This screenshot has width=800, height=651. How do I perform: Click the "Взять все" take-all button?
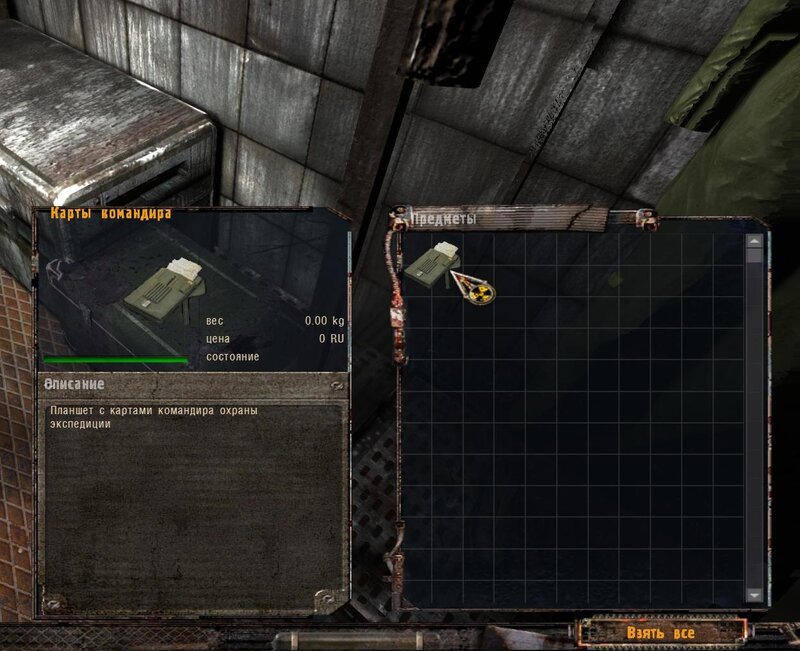pos(661,633)
